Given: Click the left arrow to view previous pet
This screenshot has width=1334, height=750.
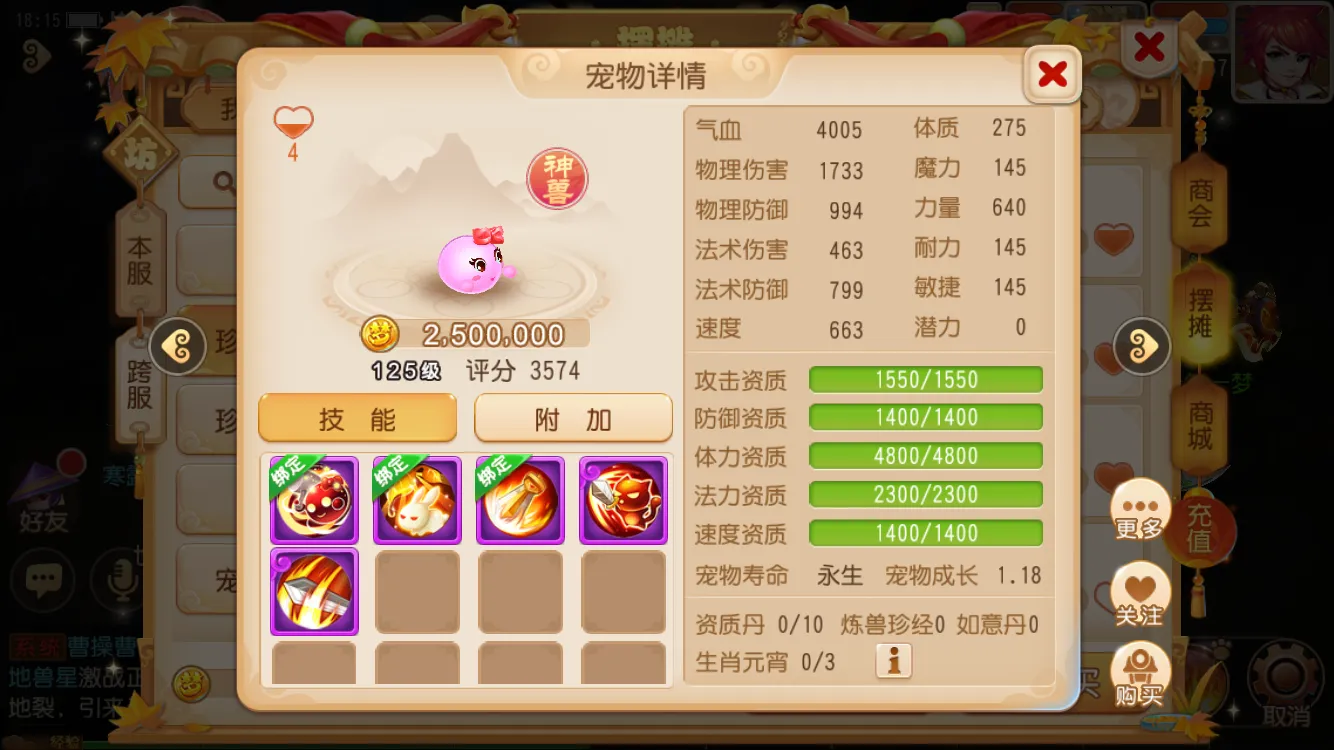Looking at the screenshot, I should 178,347.
